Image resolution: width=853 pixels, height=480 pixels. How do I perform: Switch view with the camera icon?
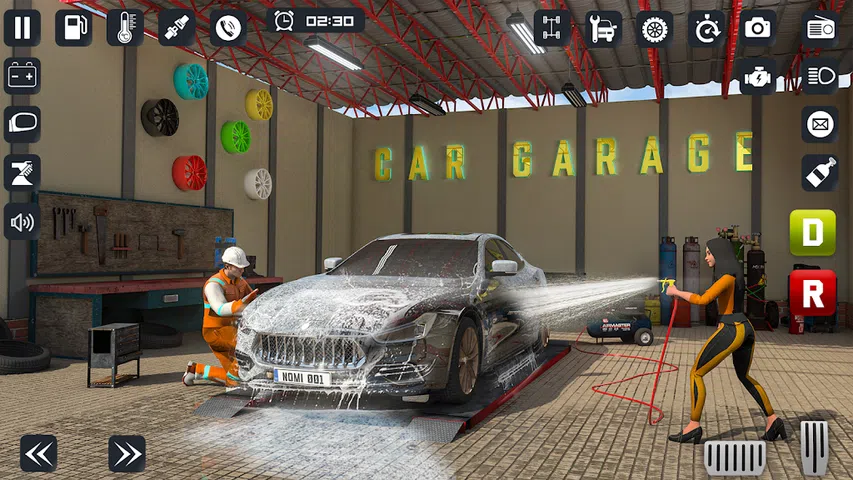tap(758, 28)
